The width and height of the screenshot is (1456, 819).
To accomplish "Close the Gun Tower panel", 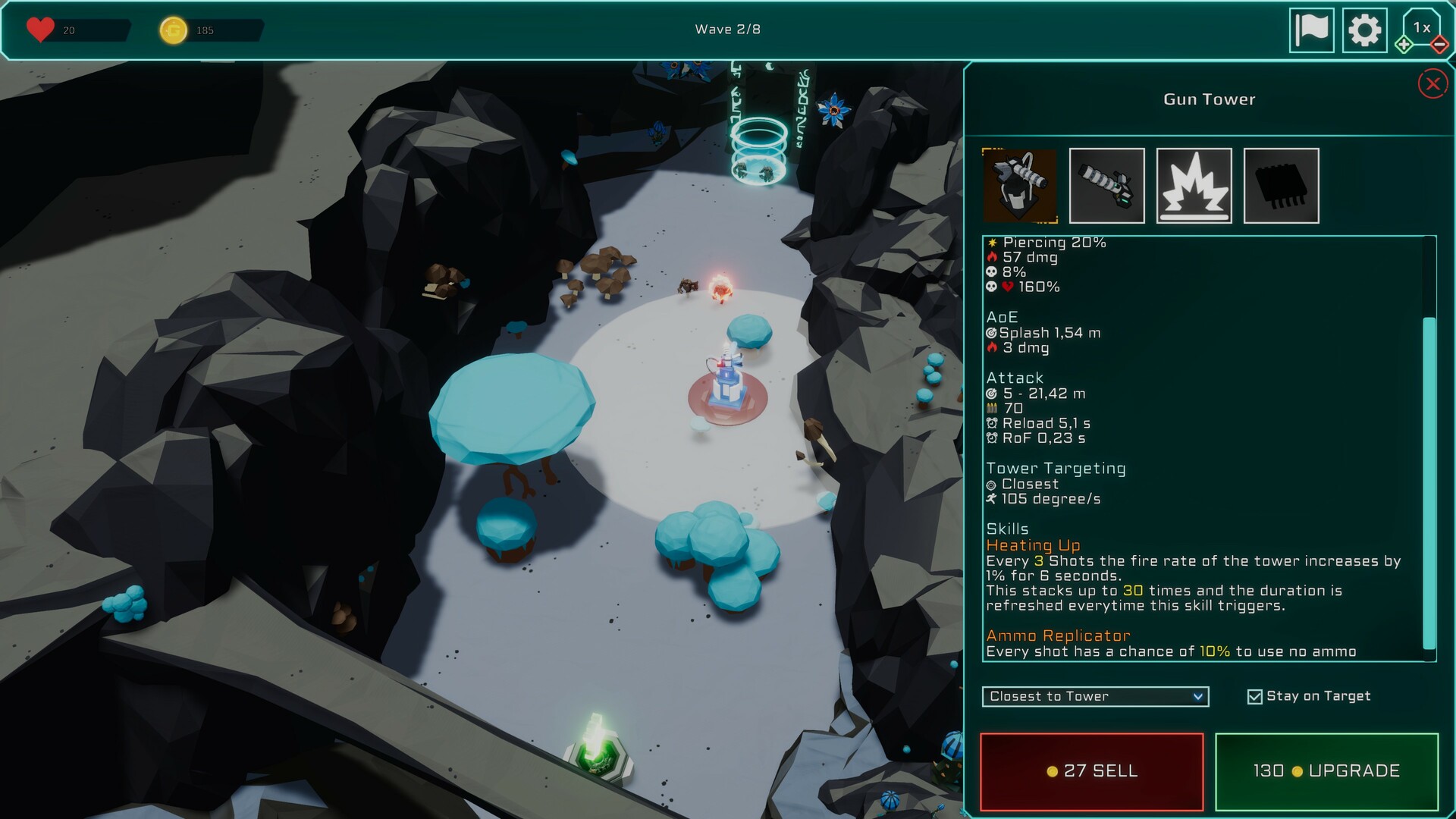I will point(1432,84).
